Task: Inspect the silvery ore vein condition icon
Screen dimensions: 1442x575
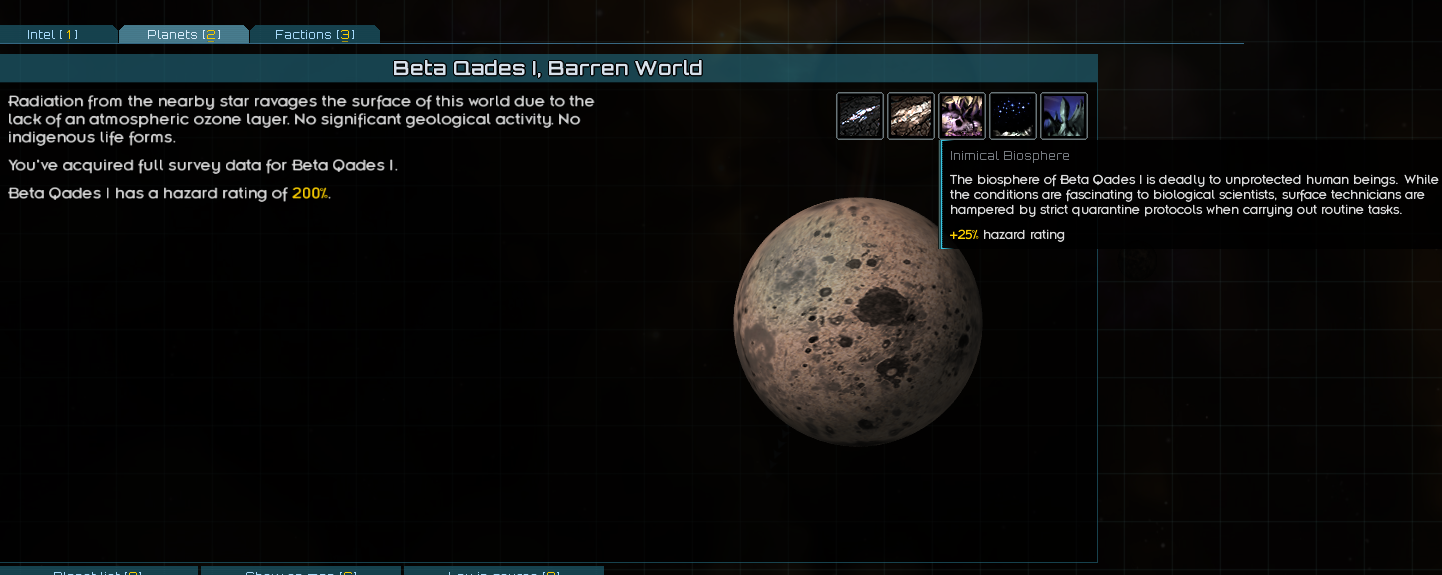Action: click(860, 116)
